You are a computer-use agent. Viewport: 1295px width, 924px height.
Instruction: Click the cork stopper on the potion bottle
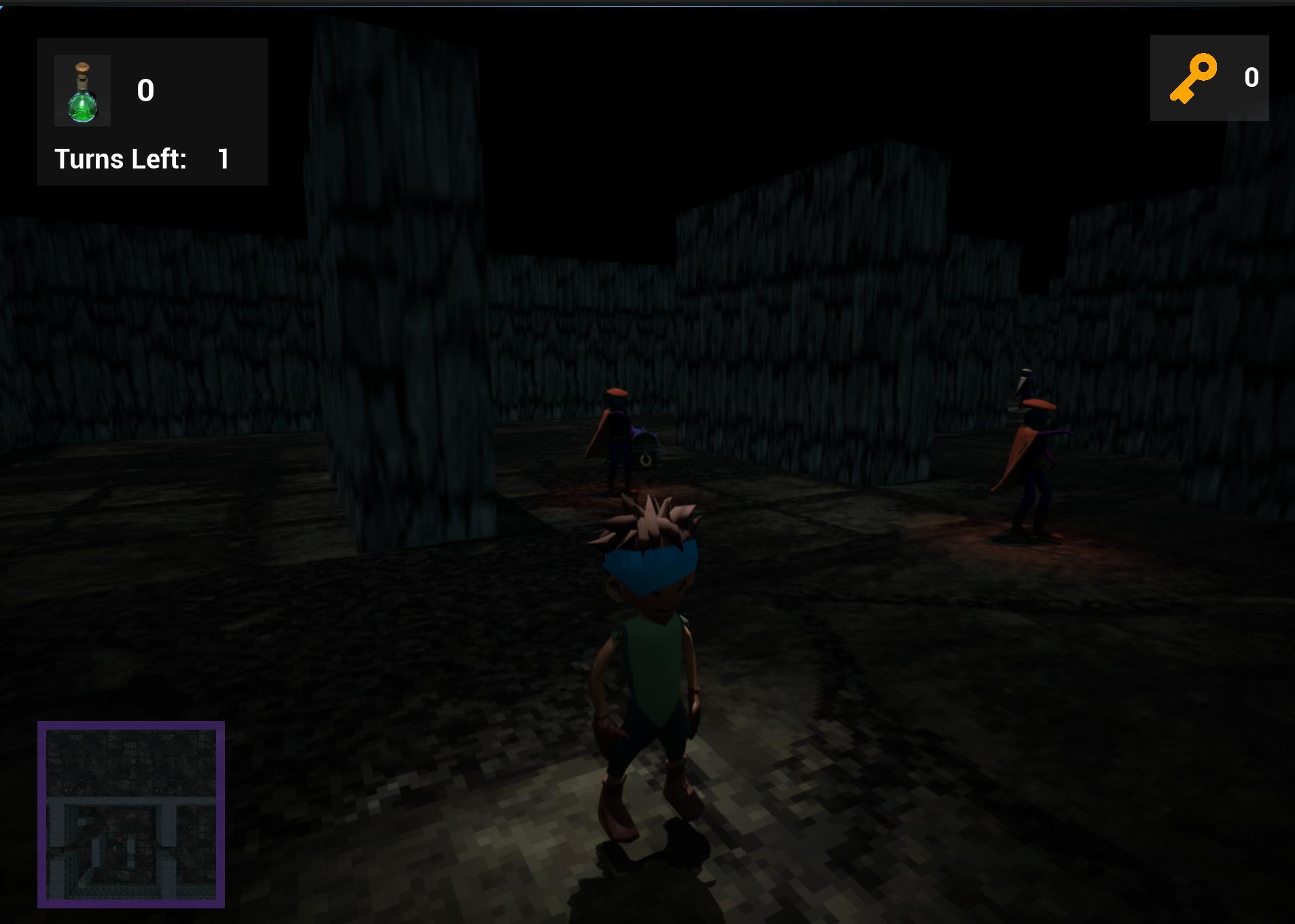point(83,67)
